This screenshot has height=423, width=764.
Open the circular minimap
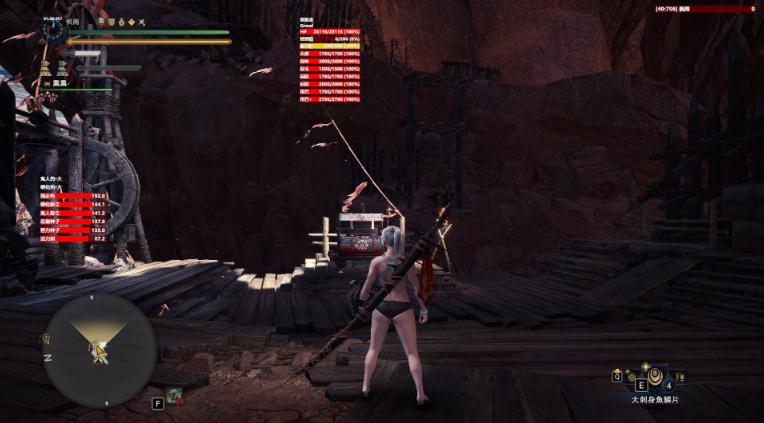pyautogui.click(x=99, y=350)
